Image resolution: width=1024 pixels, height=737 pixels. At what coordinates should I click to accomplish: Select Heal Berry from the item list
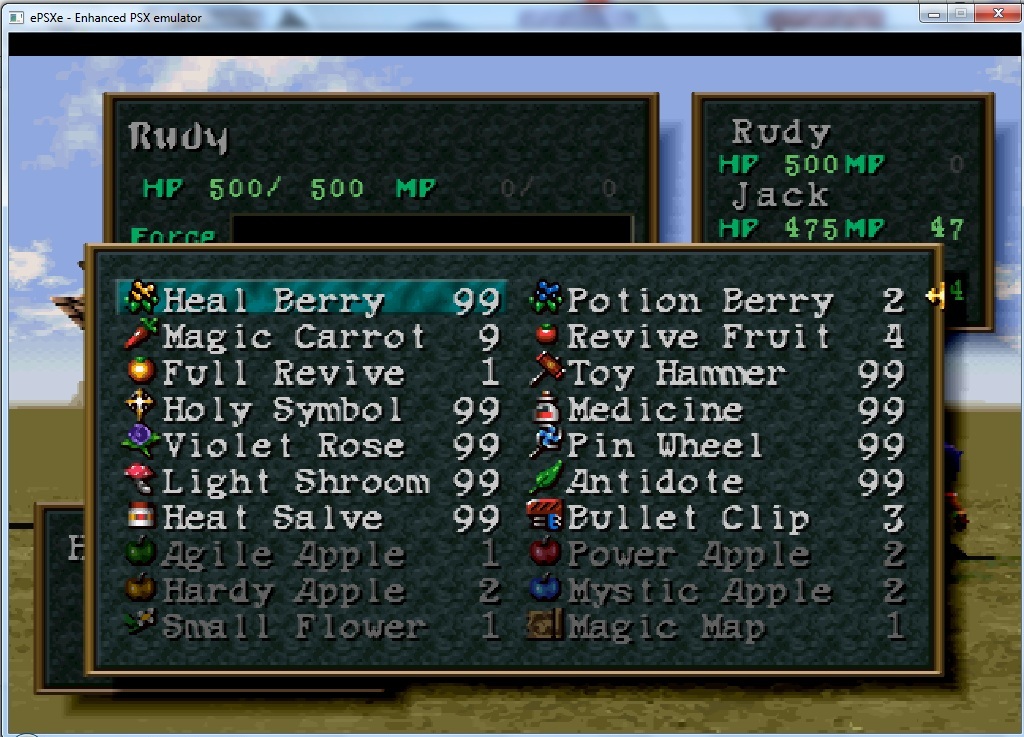point(273,301)
